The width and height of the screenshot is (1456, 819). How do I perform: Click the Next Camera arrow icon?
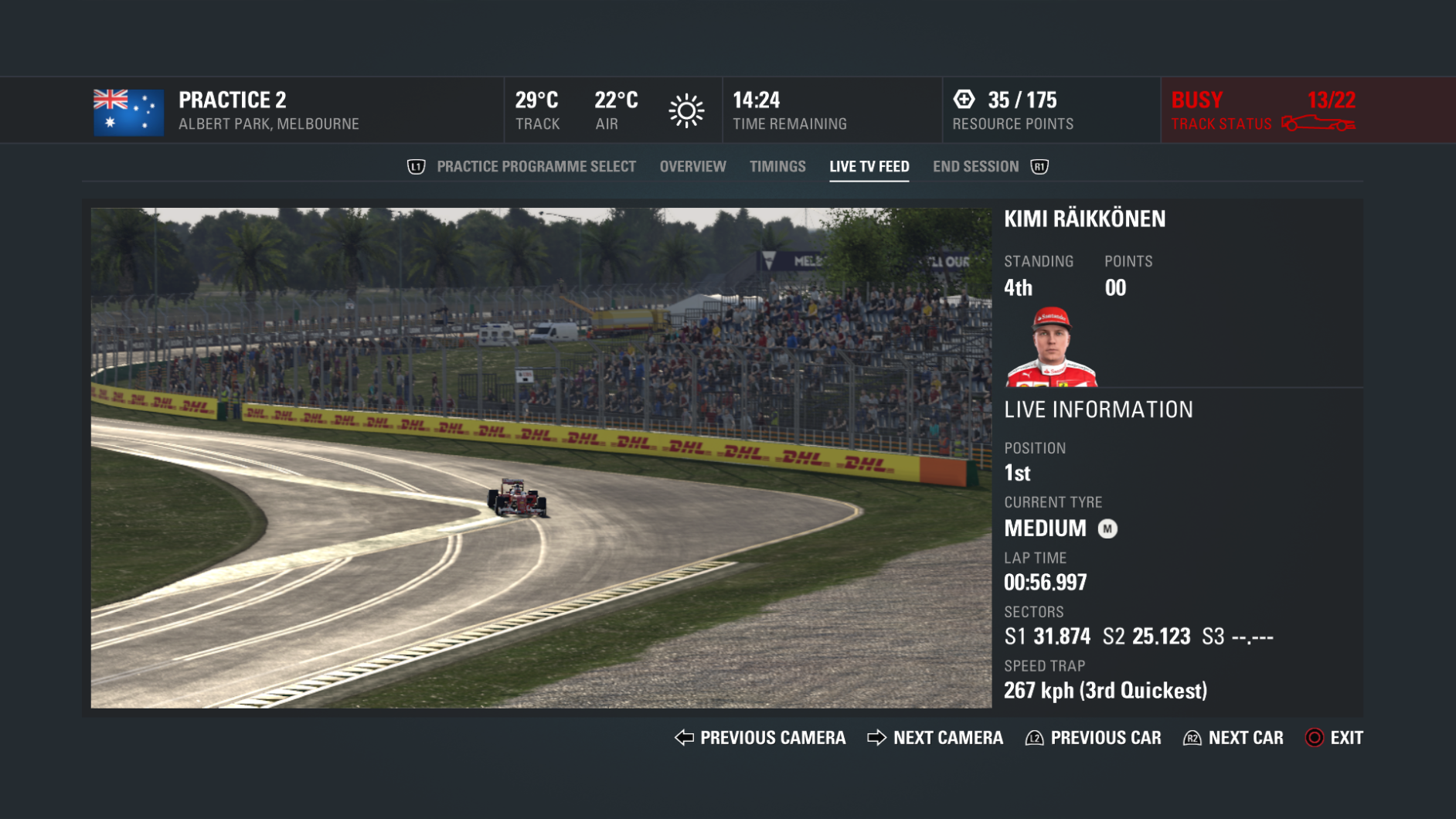coord(876,738)
